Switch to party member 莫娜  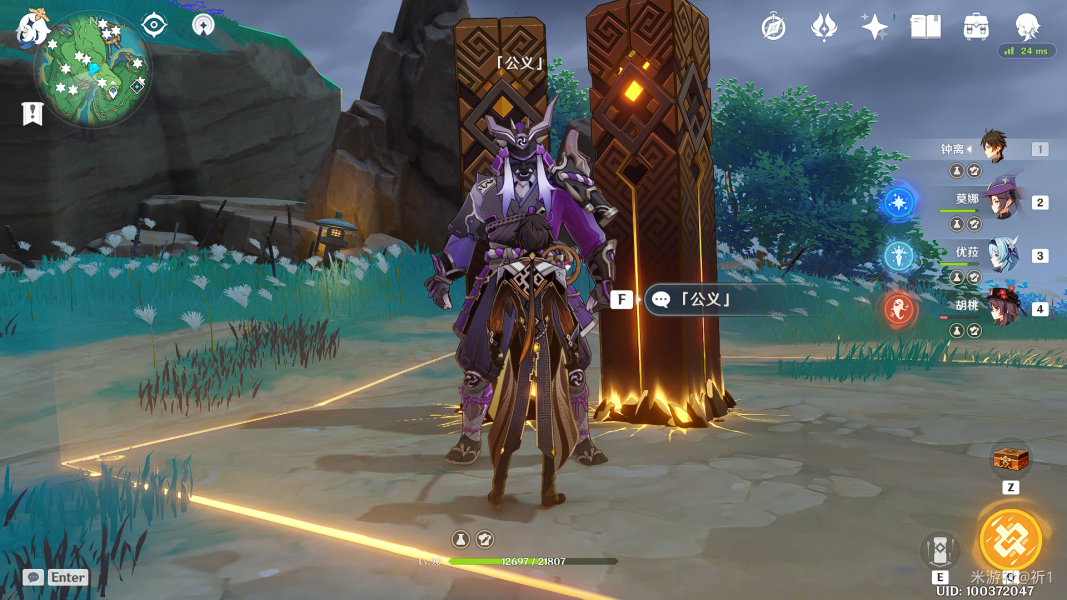[999, 201]
